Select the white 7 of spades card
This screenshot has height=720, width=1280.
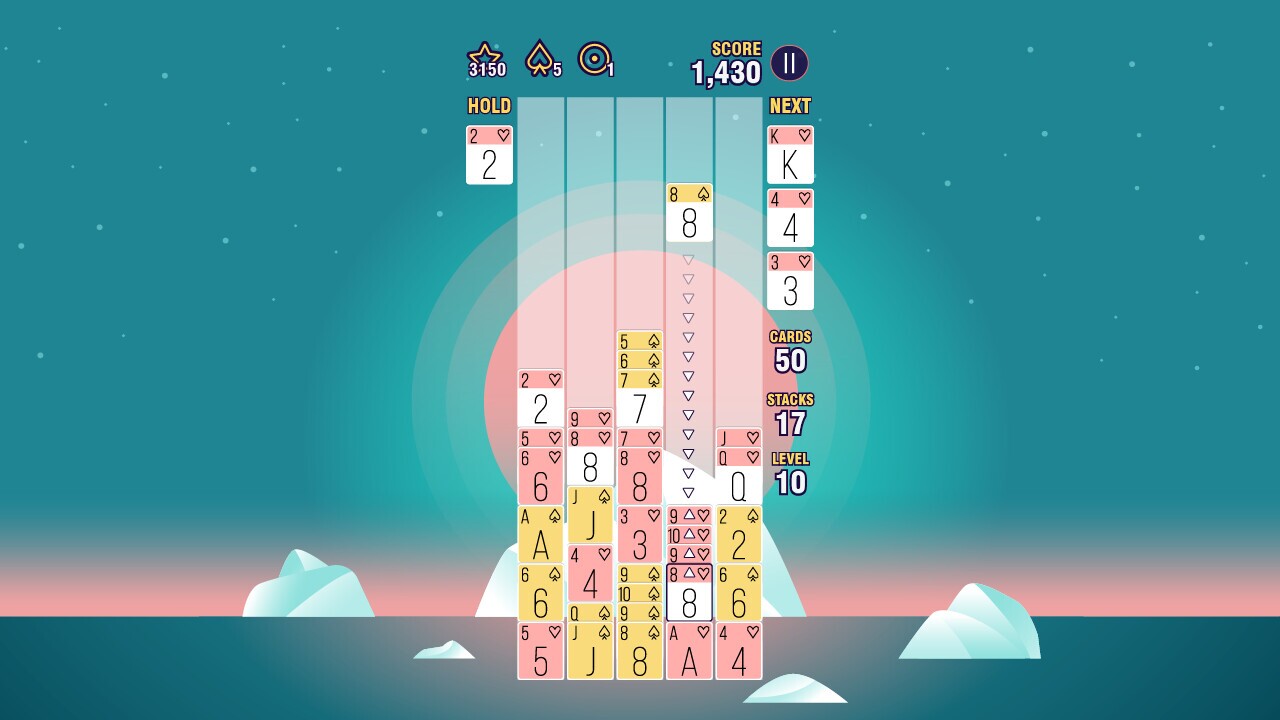pos(640,399)
